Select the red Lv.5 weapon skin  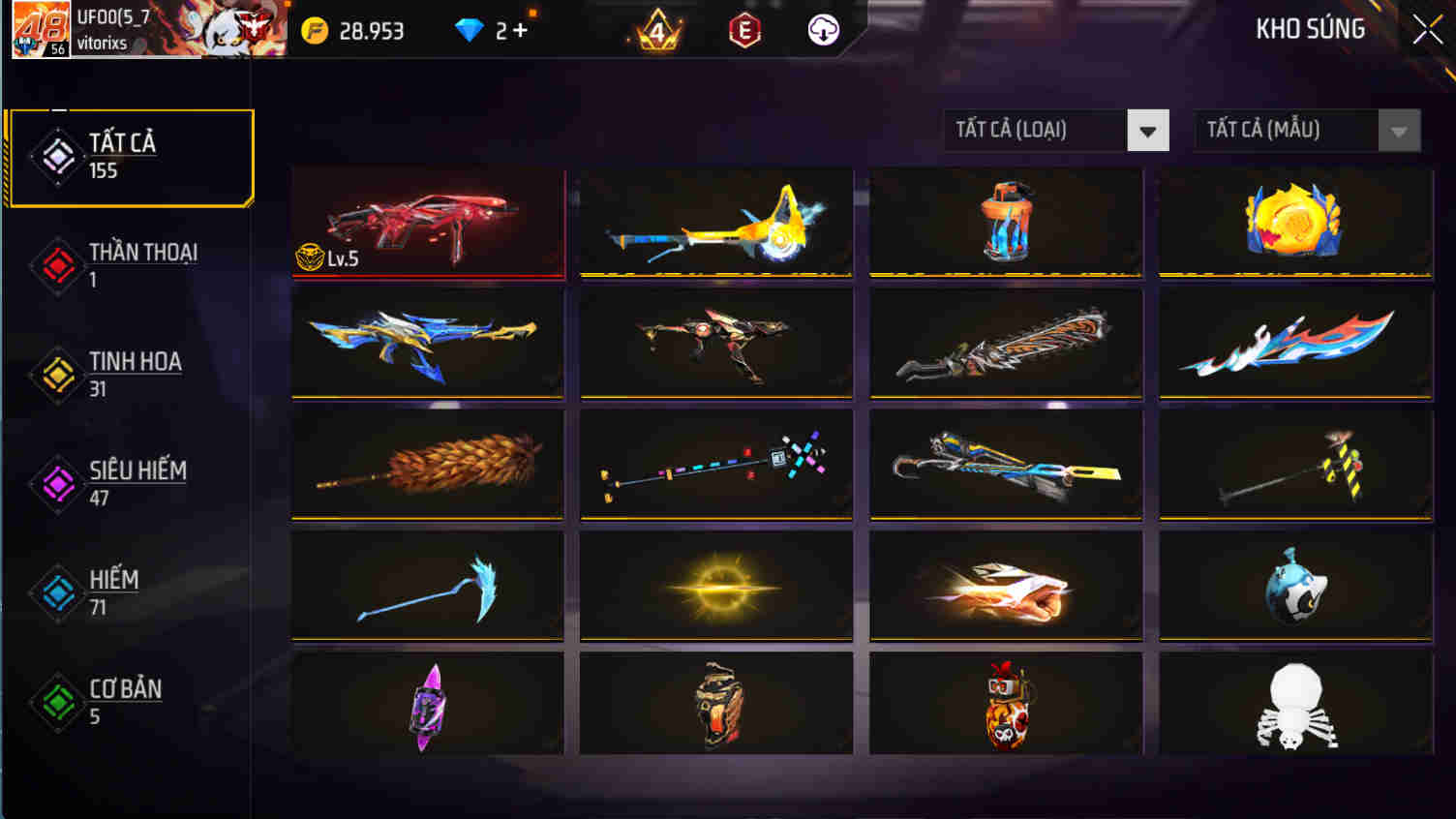(x=429, y=223)
